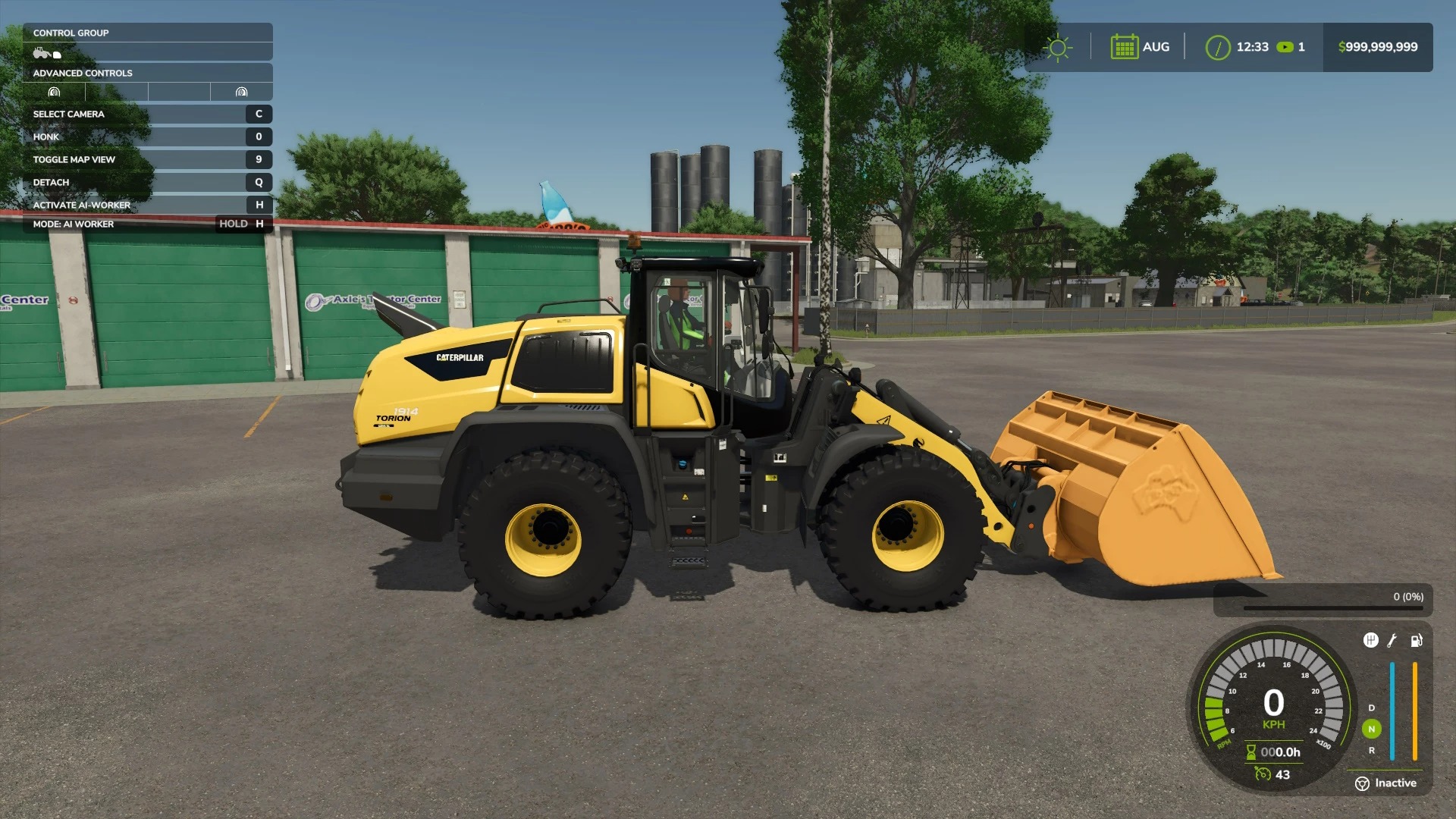Click the fuel pump icon

pos(1418,641)
